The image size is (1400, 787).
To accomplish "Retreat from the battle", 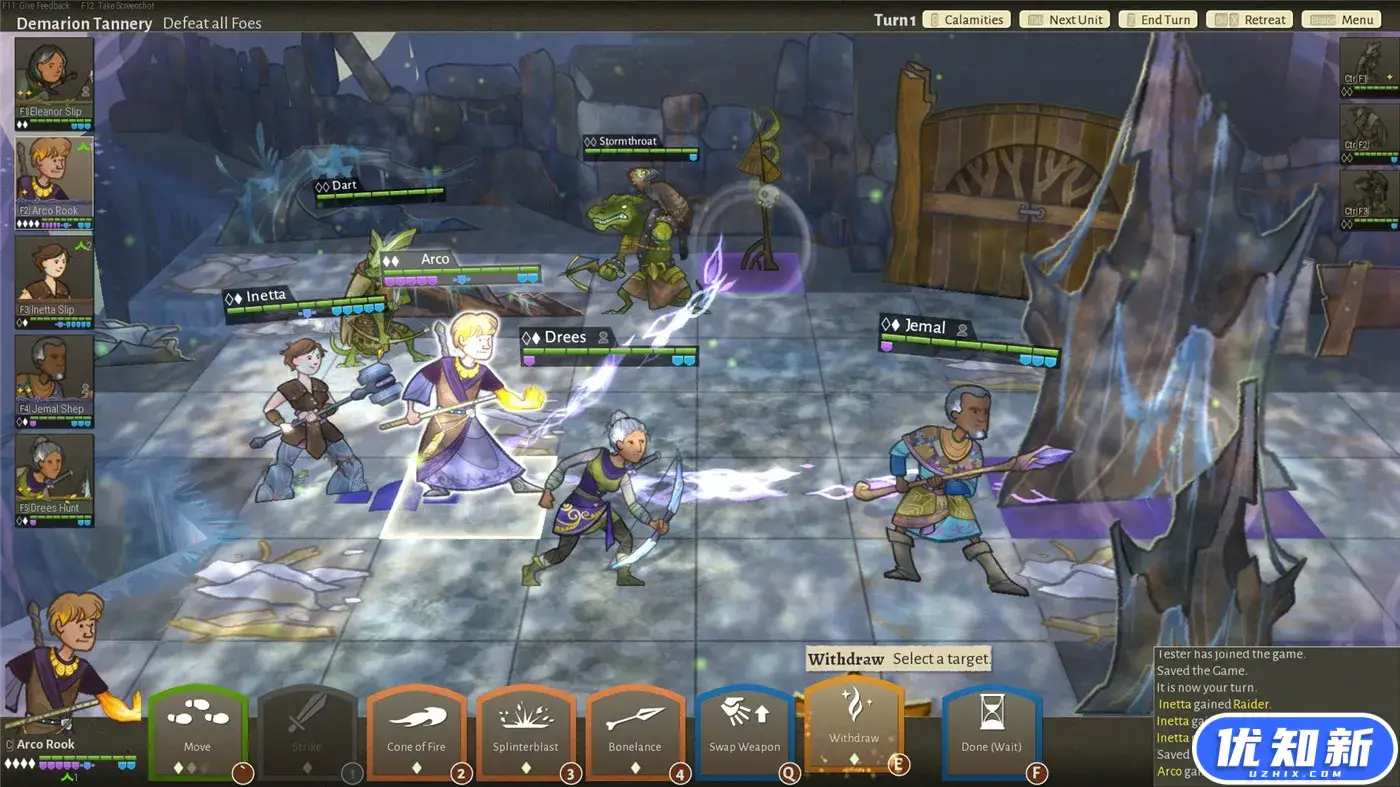I will pos(1250,20).
